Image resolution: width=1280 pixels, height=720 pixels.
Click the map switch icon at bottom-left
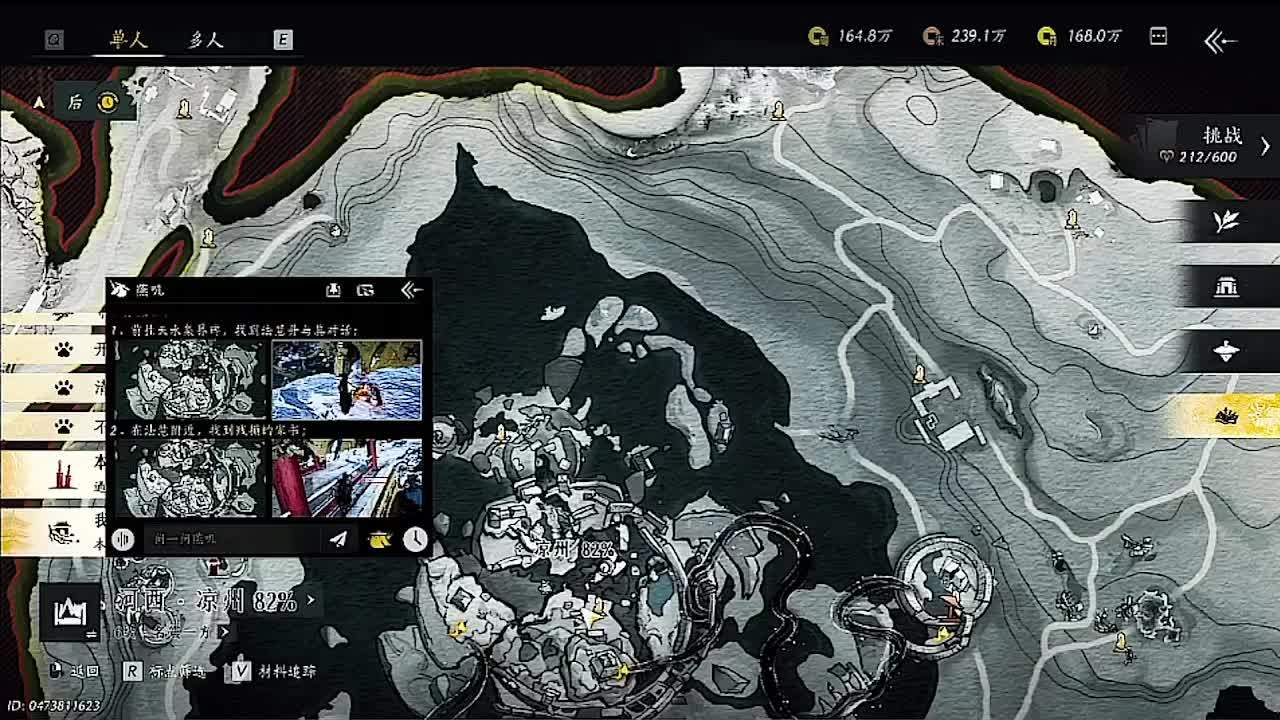click(x=70, y=612)
